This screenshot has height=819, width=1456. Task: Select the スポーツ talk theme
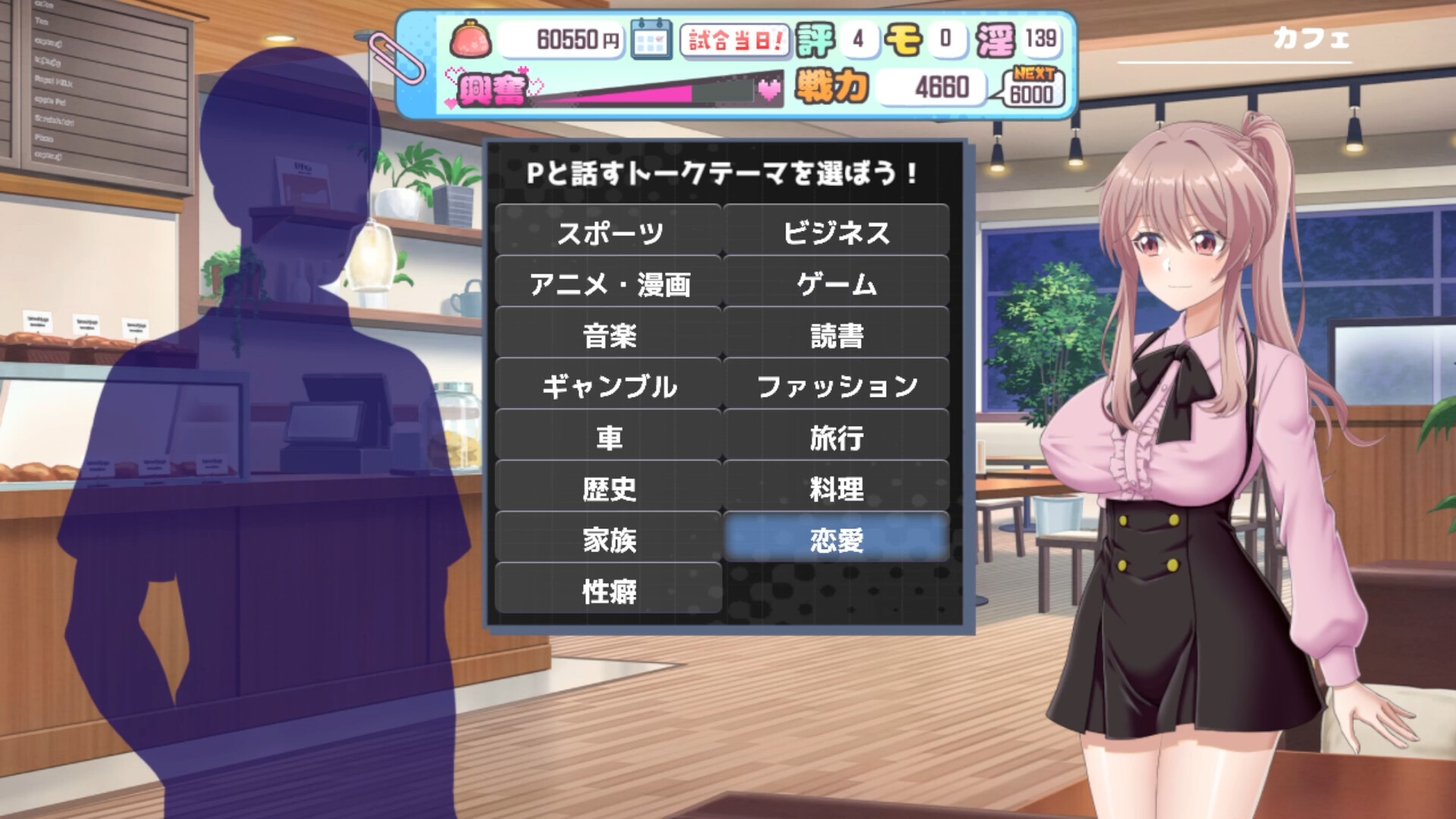pyautogui.click(x=608, y=232)
